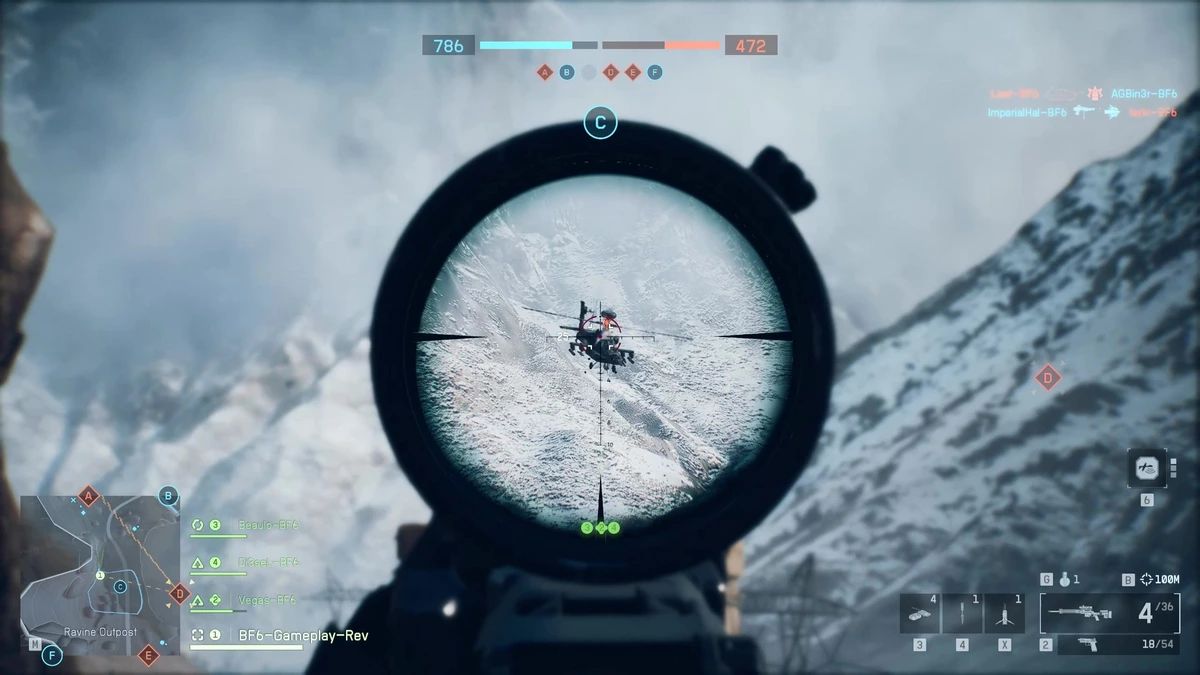Choose objective F marker on minimap
The width and height of the screenshot is (1200, 675).
click(x=51, y=656)
